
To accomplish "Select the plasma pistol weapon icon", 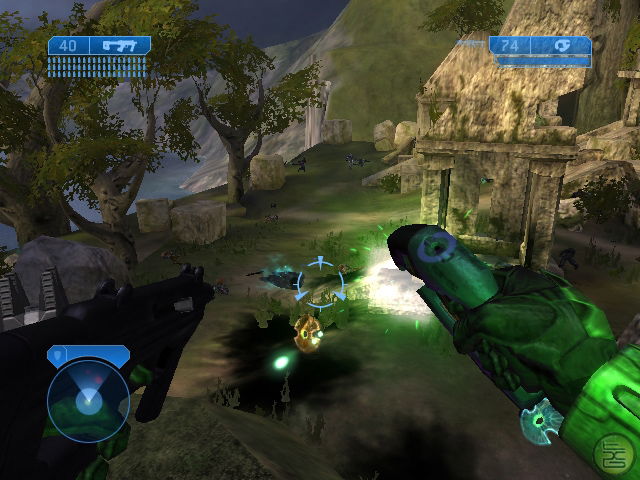I will [565, 45].
